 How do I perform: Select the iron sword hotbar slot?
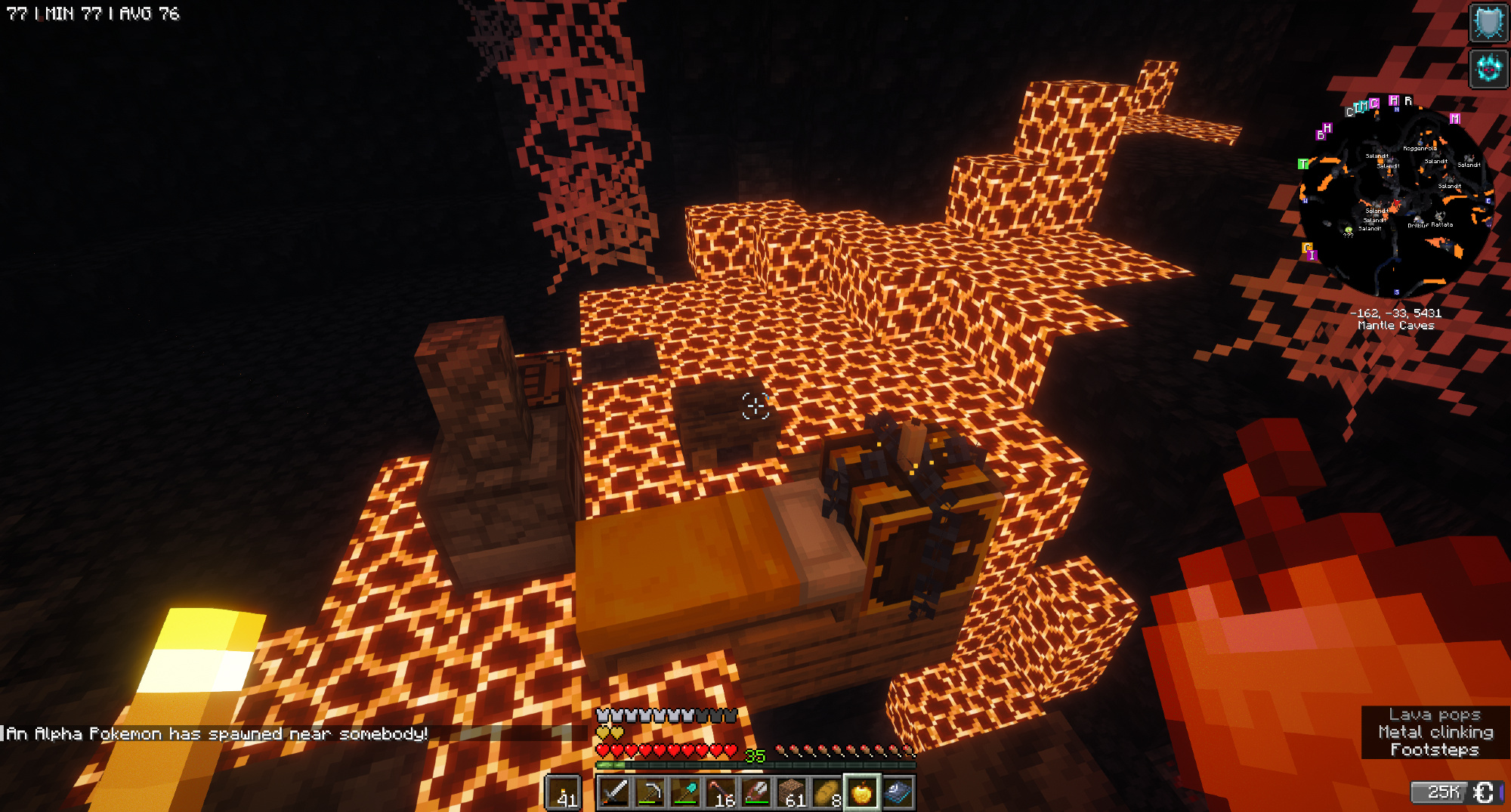pyautogui.click(x=614, y=792)
